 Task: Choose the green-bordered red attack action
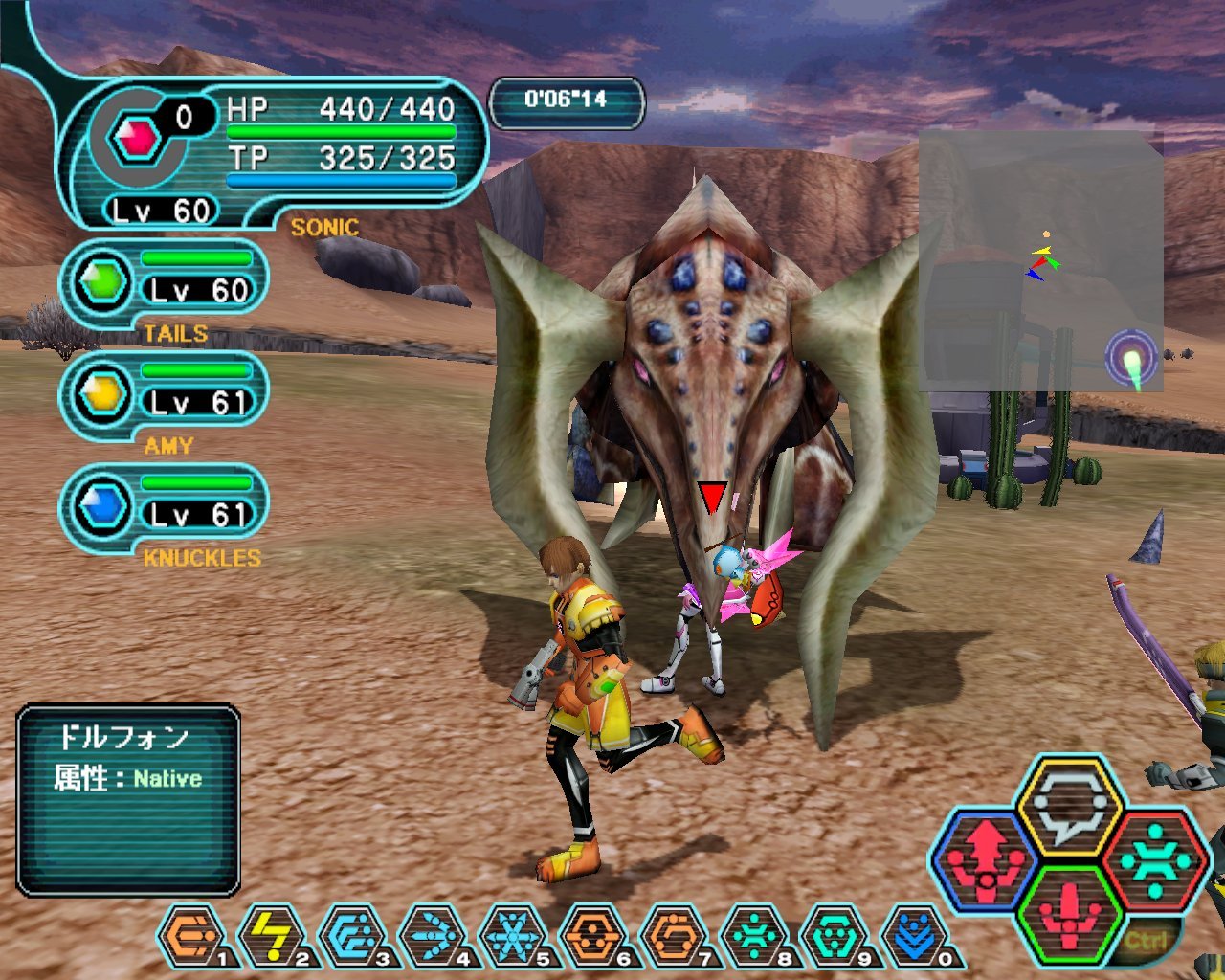tap(1069, 914)
